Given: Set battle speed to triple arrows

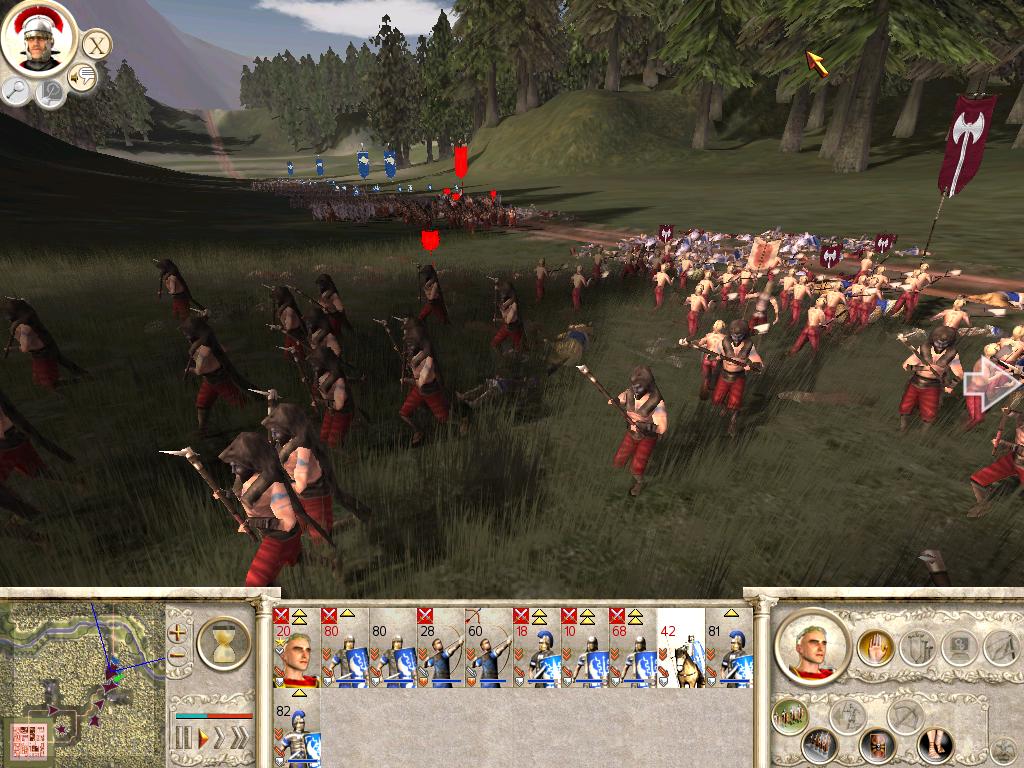Looking at the screenshot, I should coord(240,738).
